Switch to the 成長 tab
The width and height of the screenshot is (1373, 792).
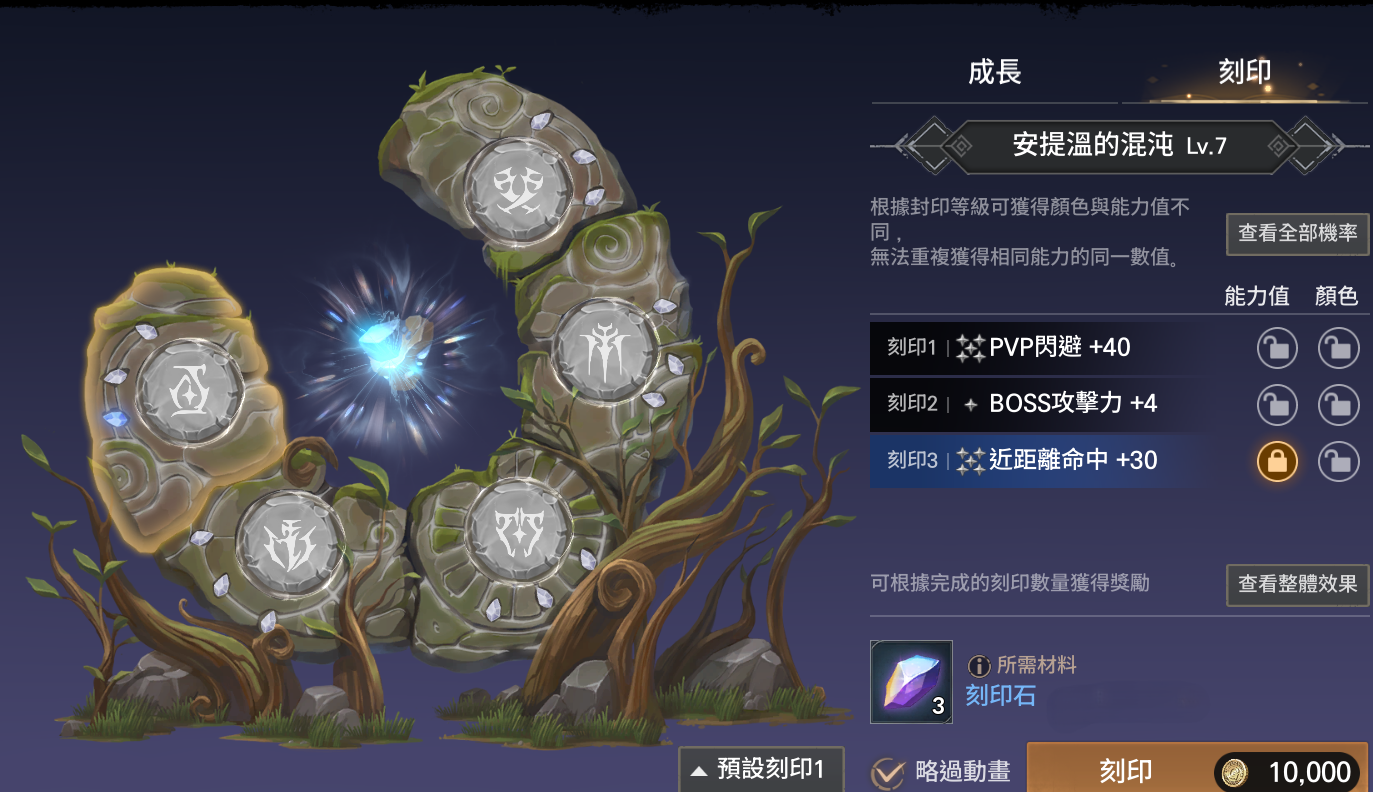click(x=994, y=73)
